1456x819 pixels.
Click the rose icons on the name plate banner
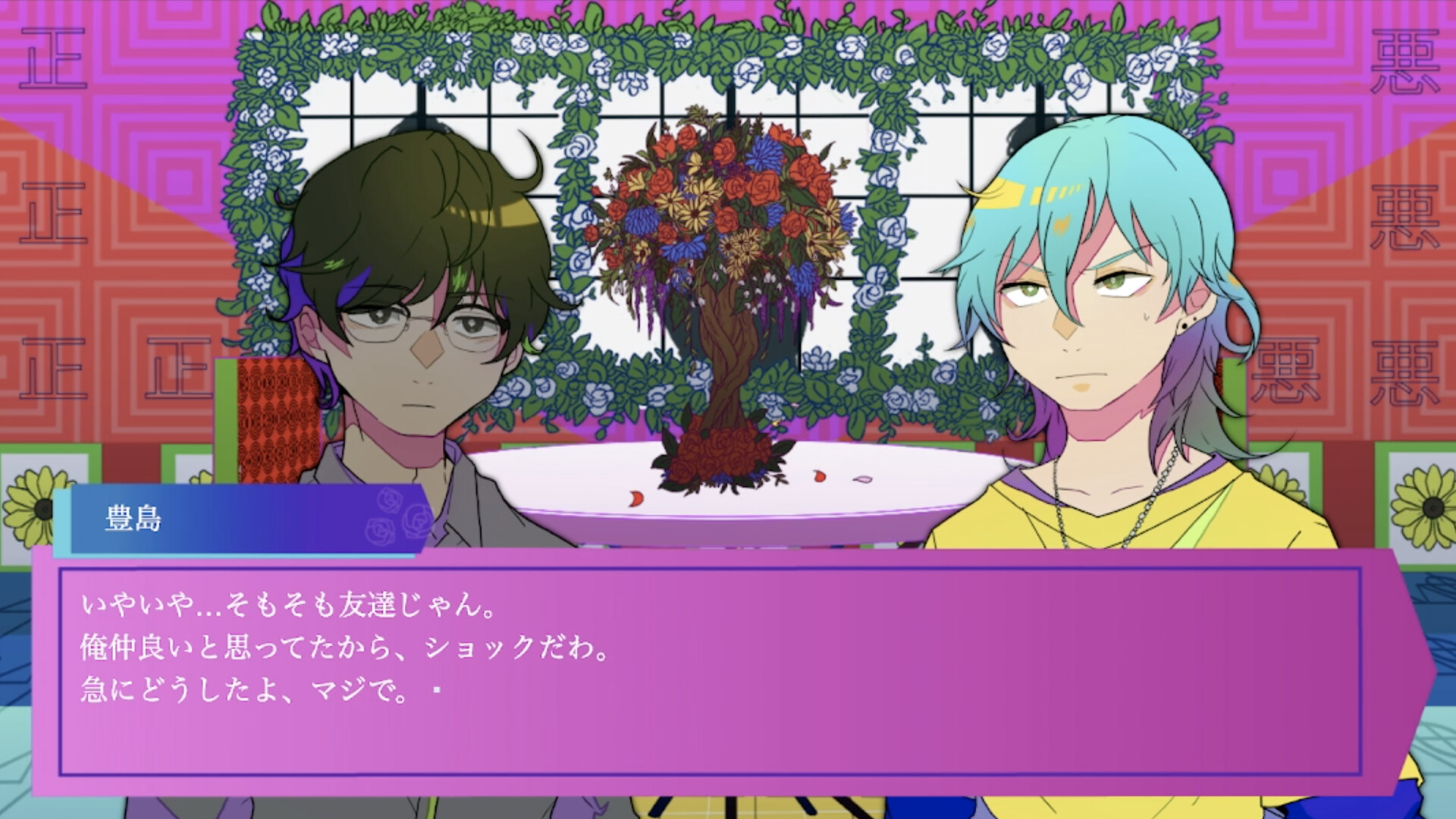[394, 523]
